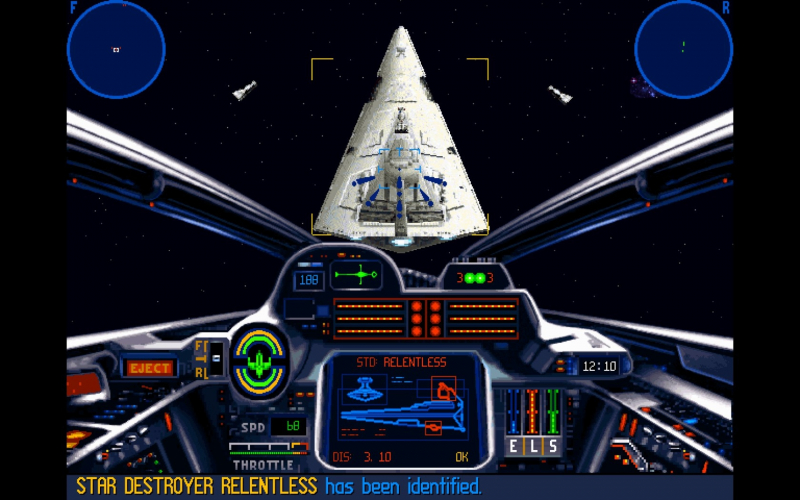This screenshot has height=500, width=800.
Task: Click the E engine power label
Action: (x=514, y=446)
